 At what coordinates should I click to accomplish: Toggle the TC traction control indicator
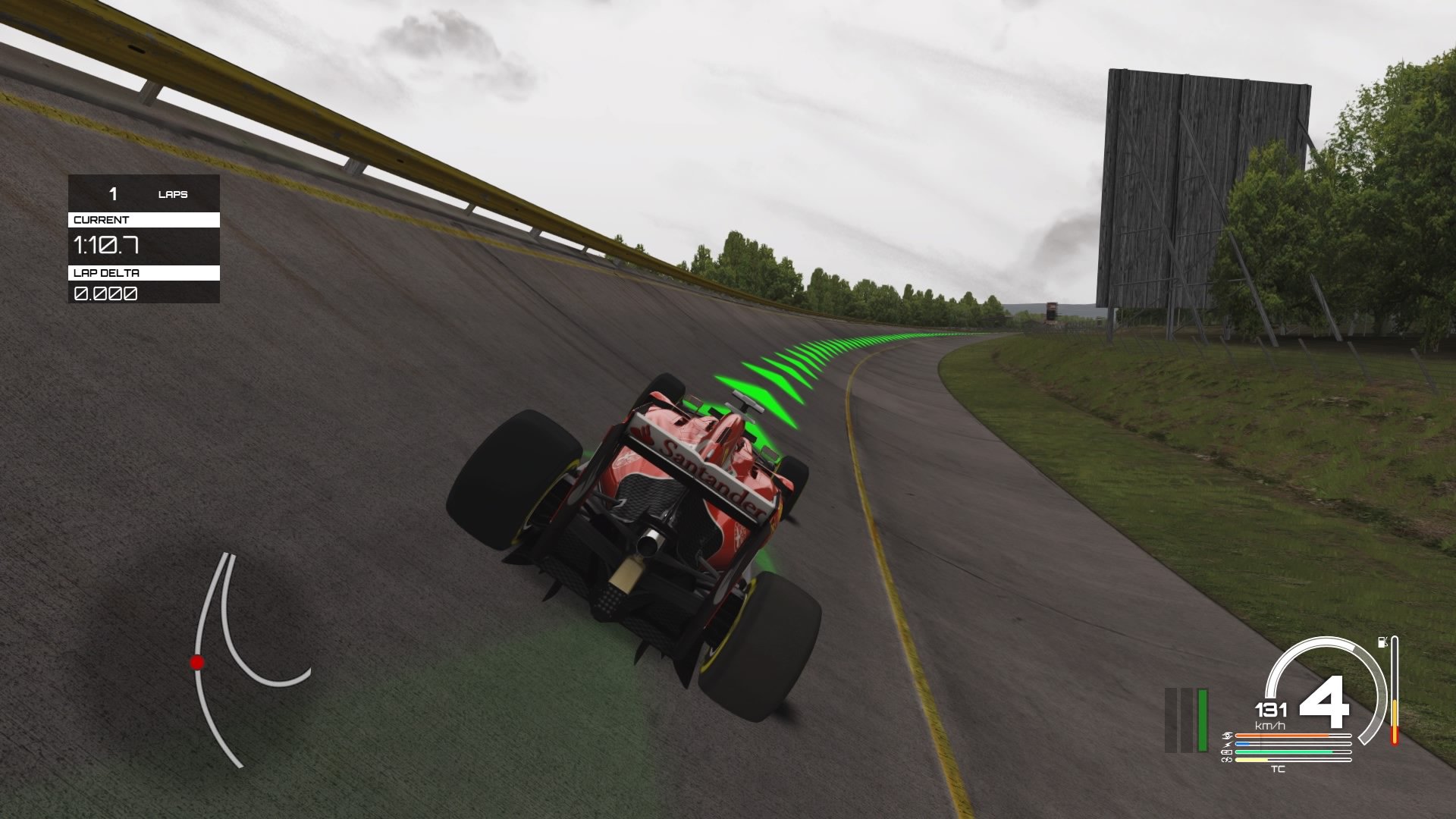[x=1279, y=769]
